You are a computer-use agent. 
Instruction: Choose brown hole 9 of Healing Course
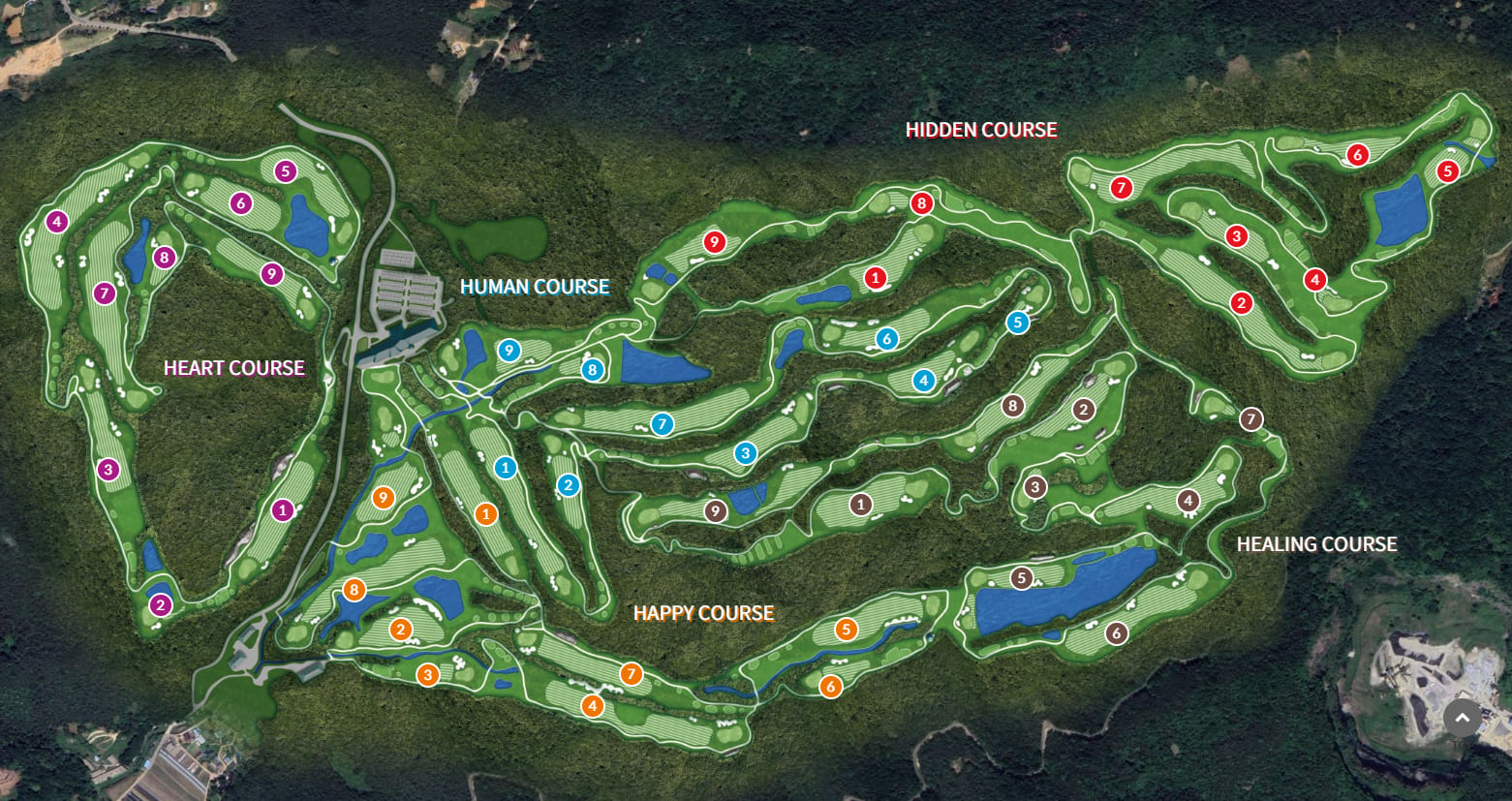click(x=716, y=510)
